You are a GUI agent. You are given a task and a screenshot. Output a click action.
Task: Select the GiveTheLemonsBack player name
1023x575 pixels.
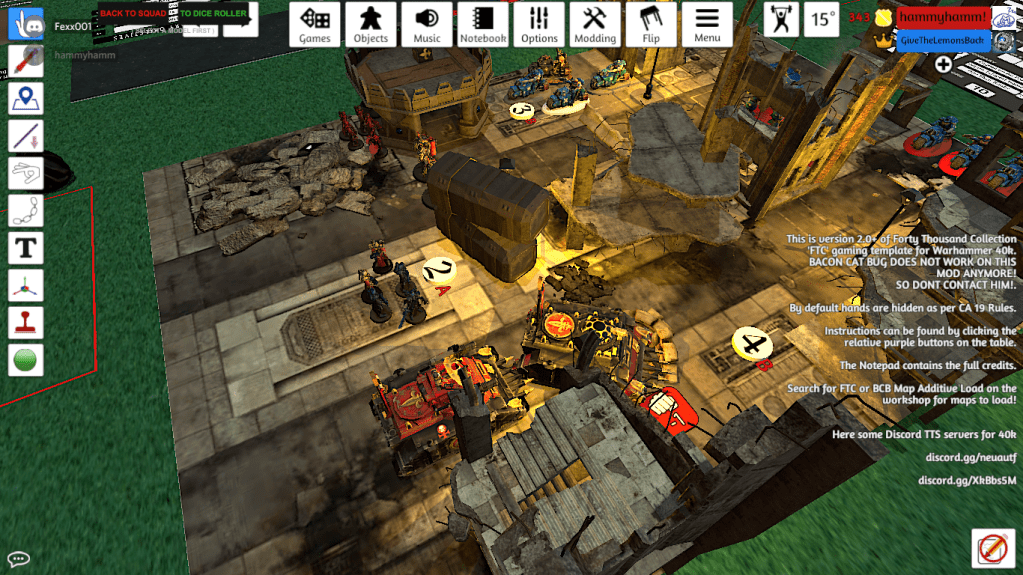point(943,39)
